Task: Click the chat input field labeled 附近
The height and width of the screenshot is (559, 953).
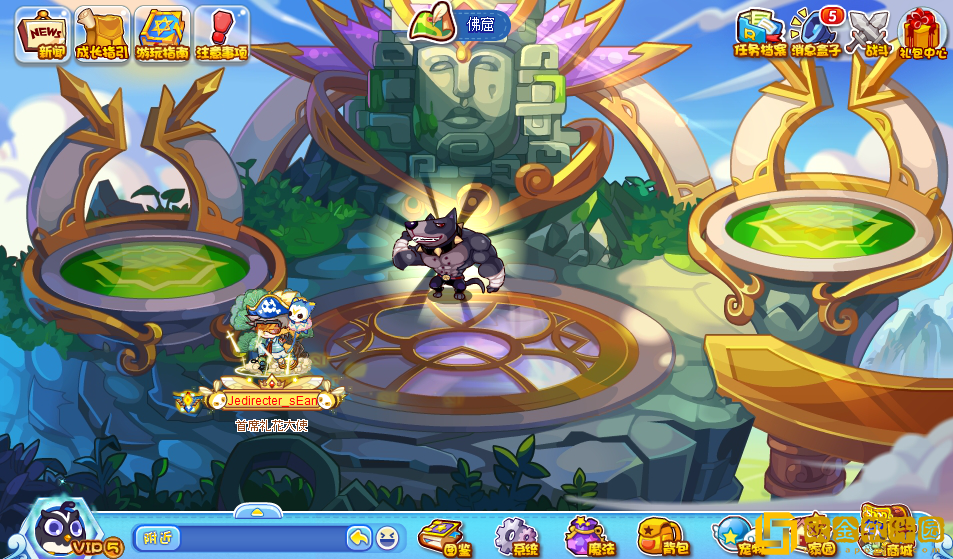Action: point(240,537)
